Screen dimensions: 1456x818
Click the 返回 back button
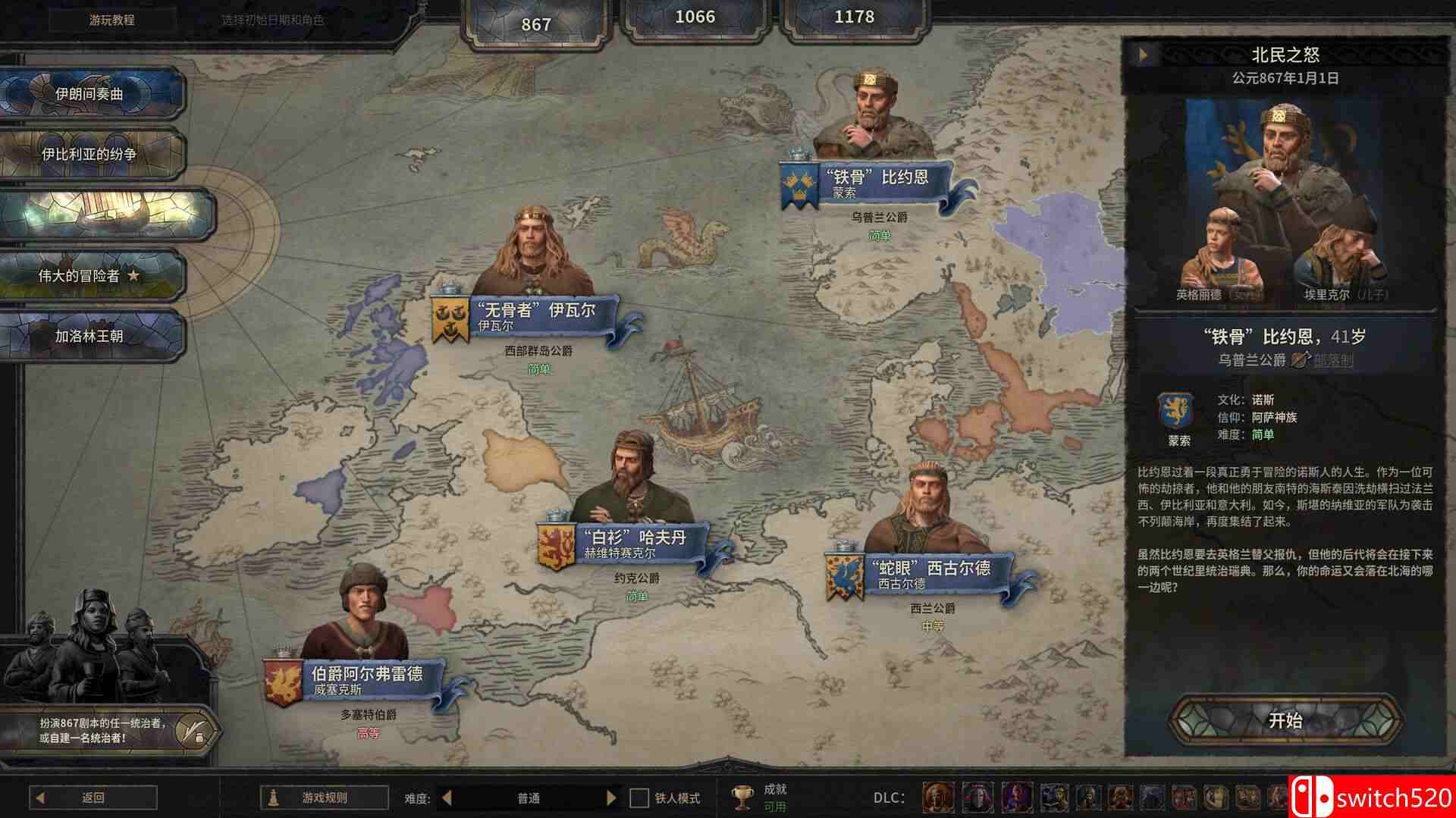(91, 798)
